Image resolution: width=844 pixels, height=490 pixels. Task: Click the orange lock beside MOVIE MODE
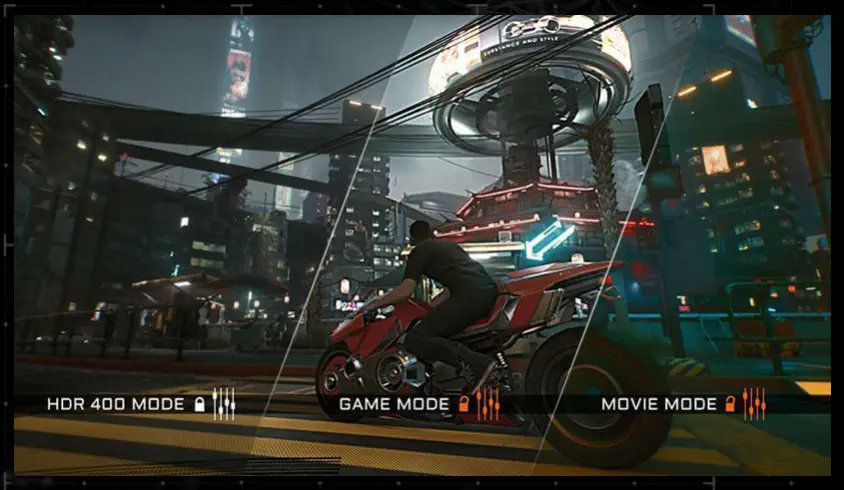[731, 404]
